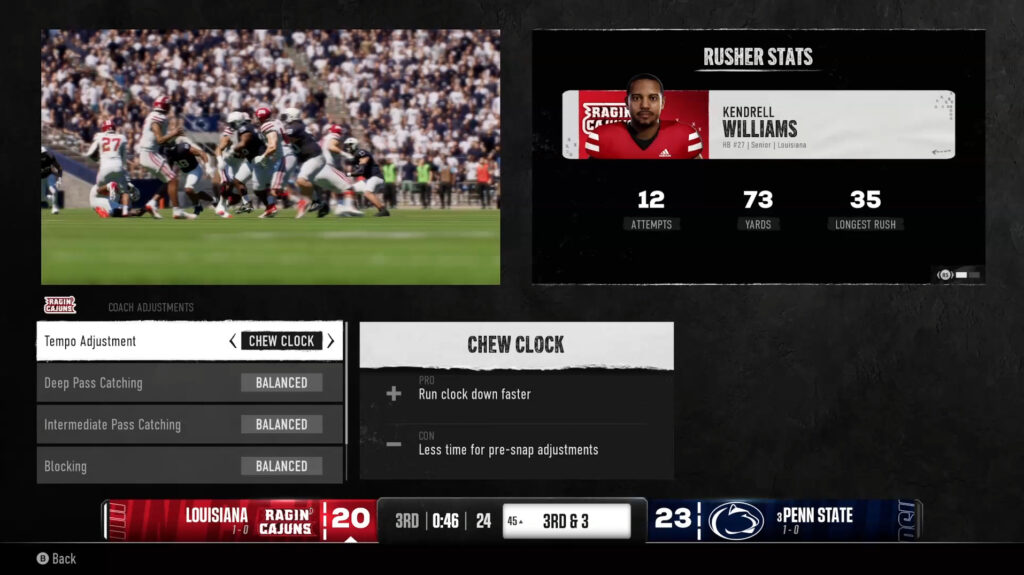Screen dimensions: 1024x575
Task: Choose the Deep Pass Catching adjustment
Action: click(x=190, y=383)
